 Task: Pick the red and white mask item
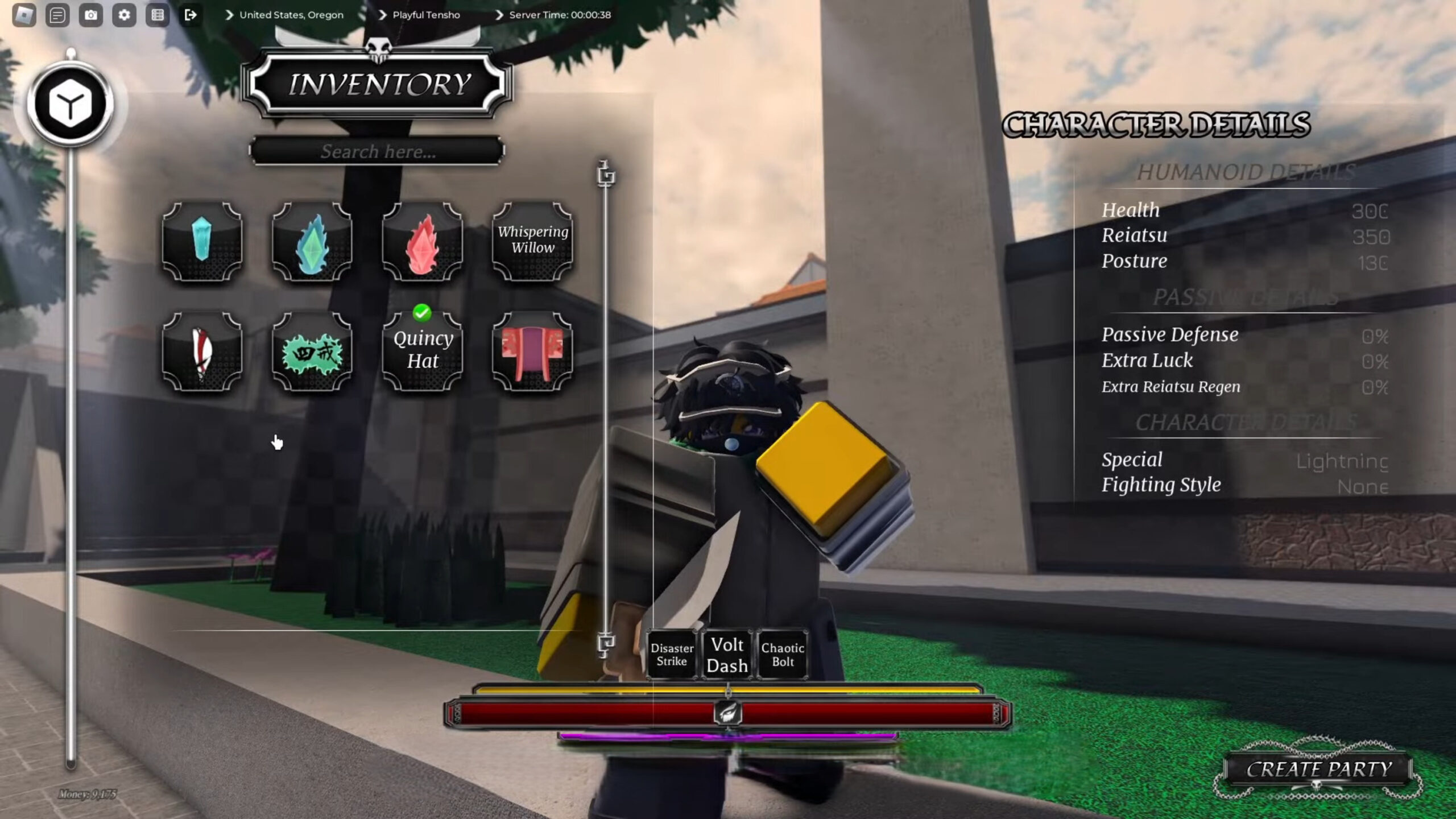point(202,351)
